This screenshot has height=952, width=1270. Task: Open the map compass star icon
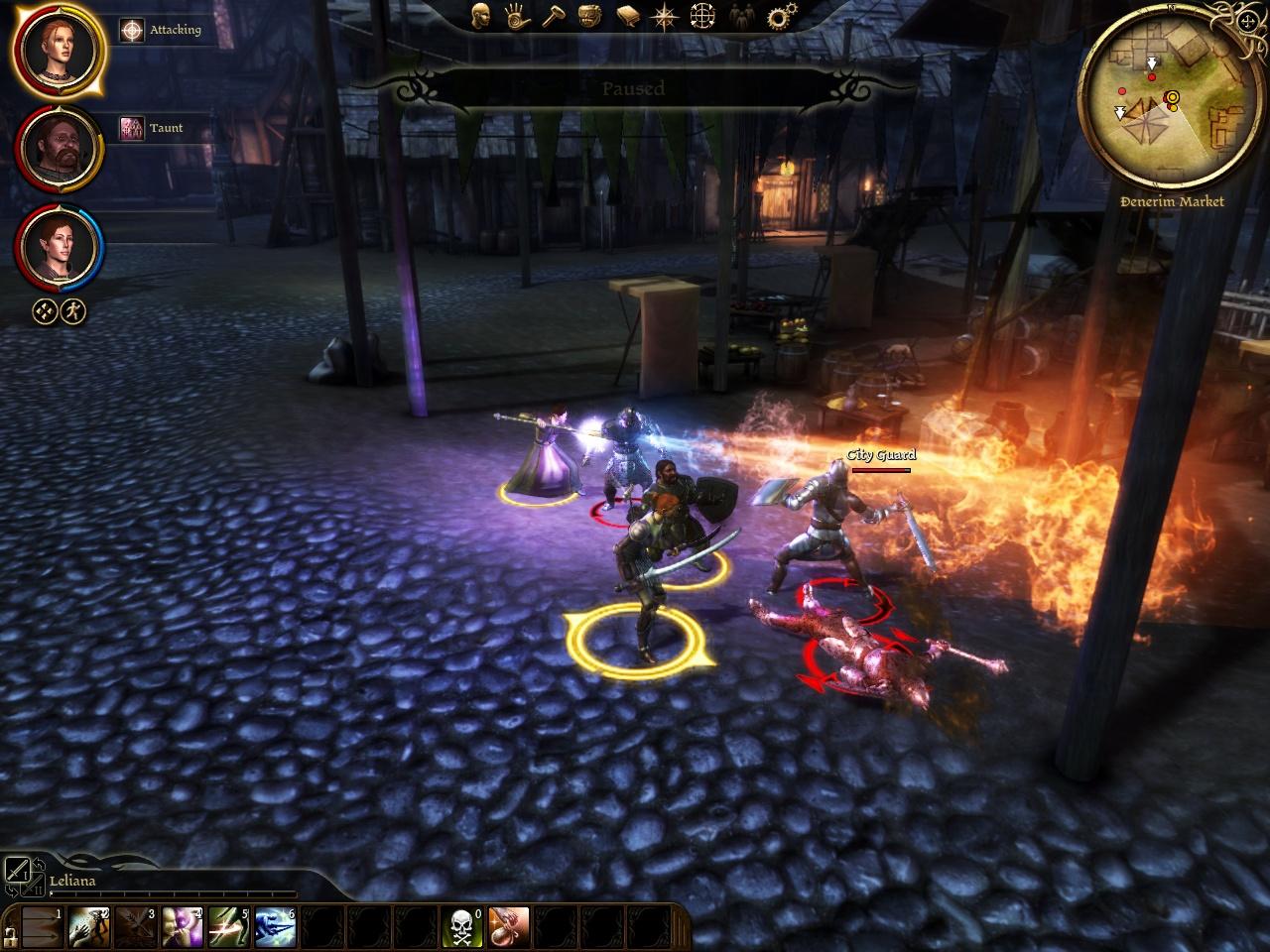click(663, 15)
